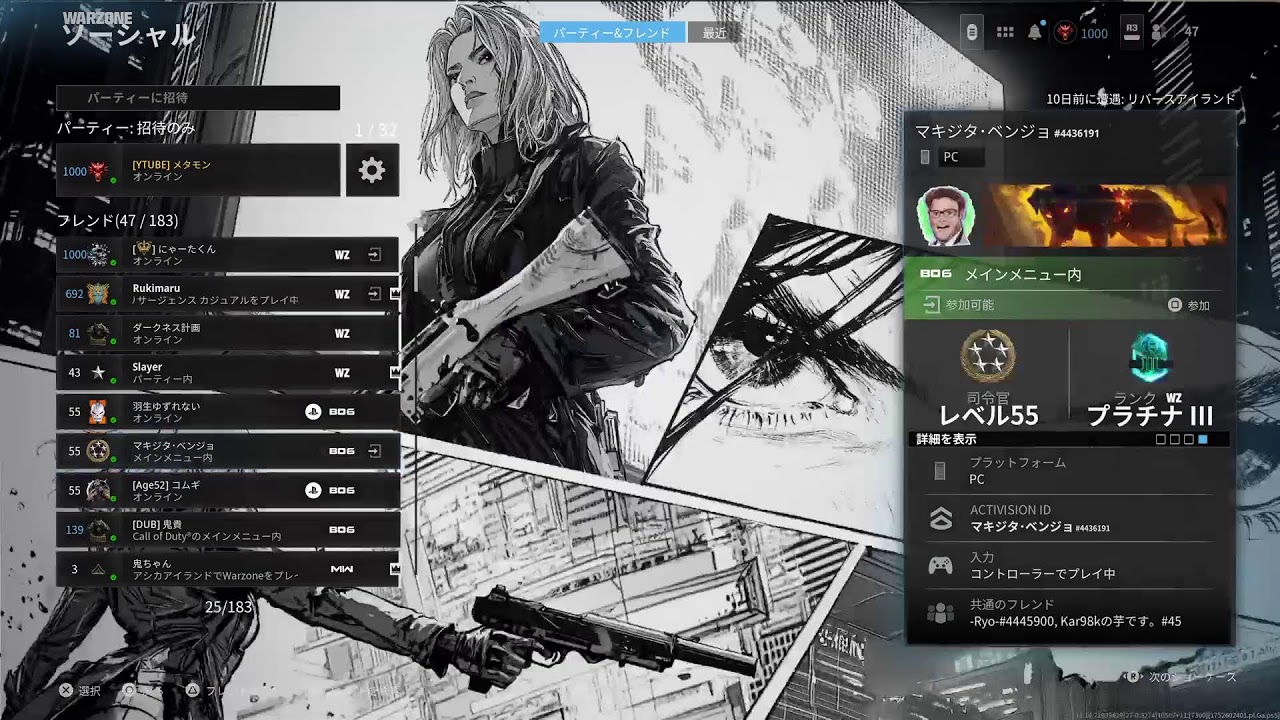Select the [YTUBE] メタモン party row
The image size is (1280, 720).
(x=198, y=170)
